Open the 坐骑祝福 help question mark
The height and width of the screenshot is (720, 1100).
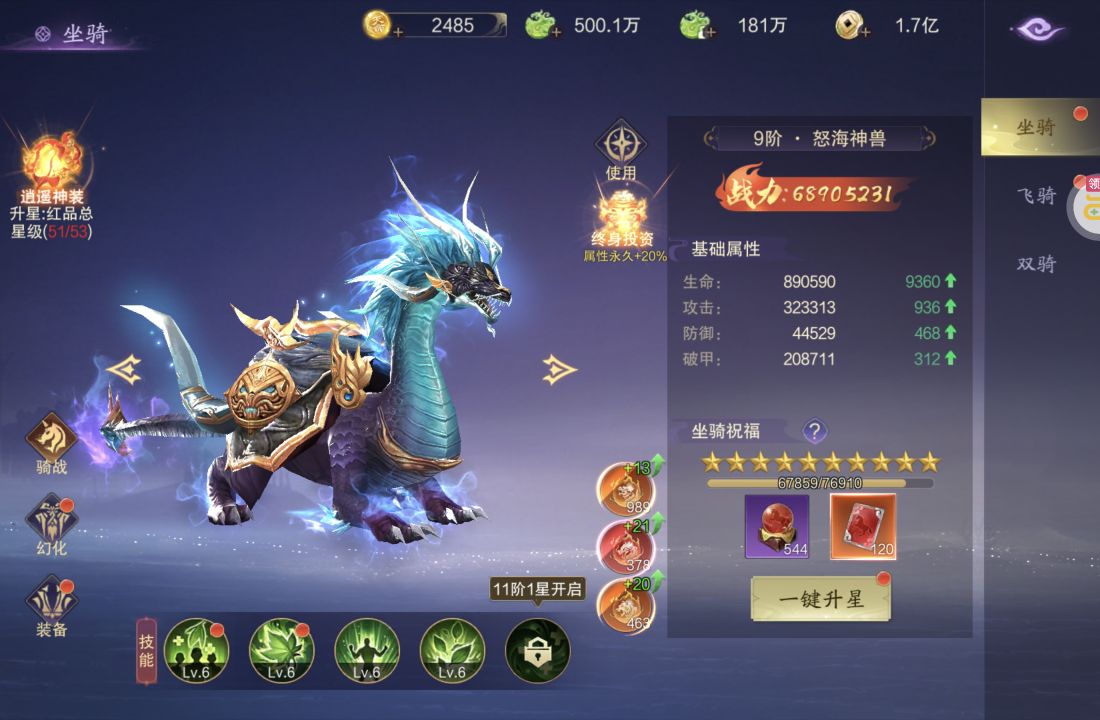[x=815, y=431]
